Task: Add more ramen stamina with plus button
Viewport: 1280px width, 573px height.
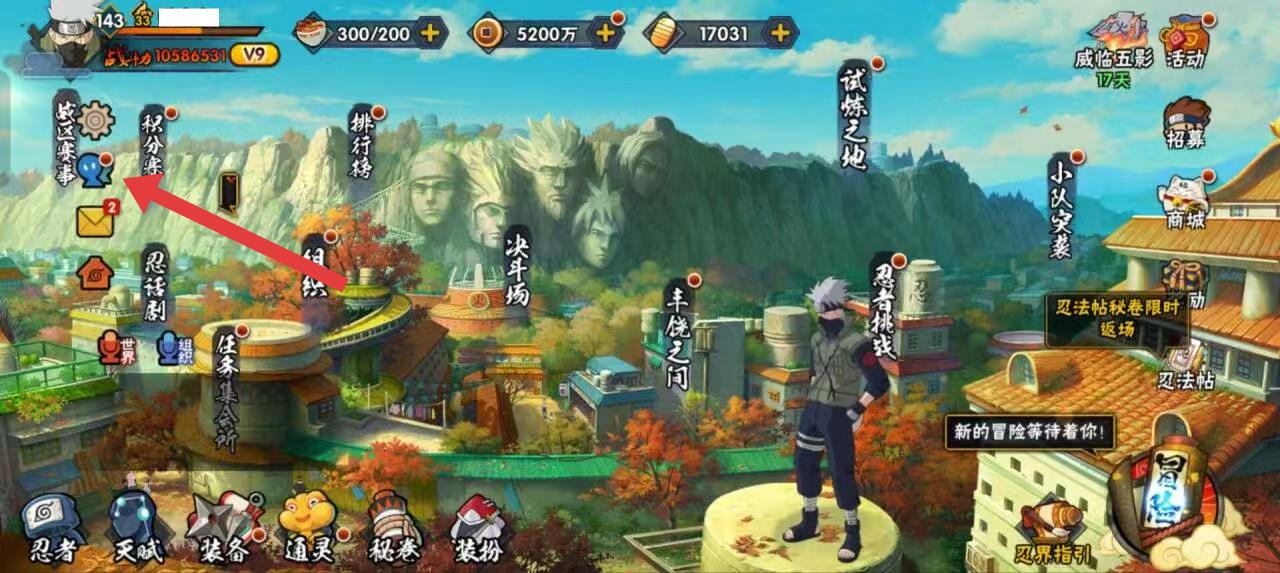Action: tap(431, 33)
